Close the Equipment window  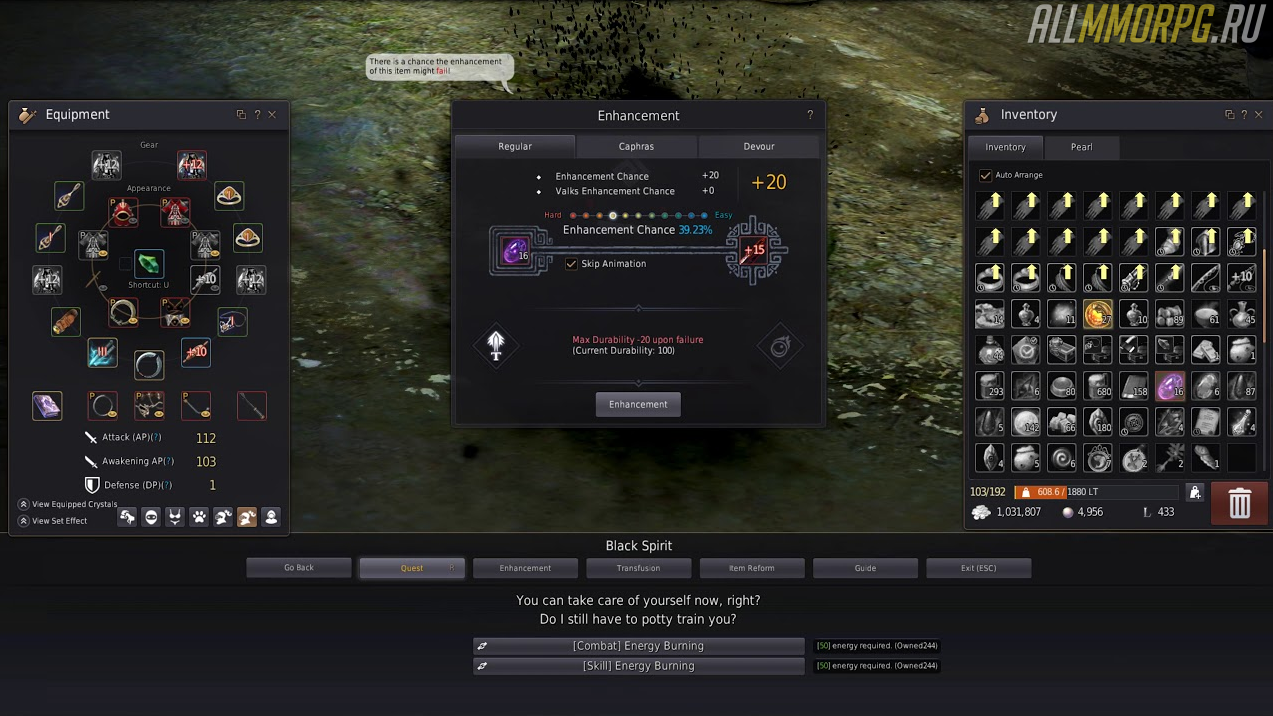pyautogui.click(x=272, y=115)
